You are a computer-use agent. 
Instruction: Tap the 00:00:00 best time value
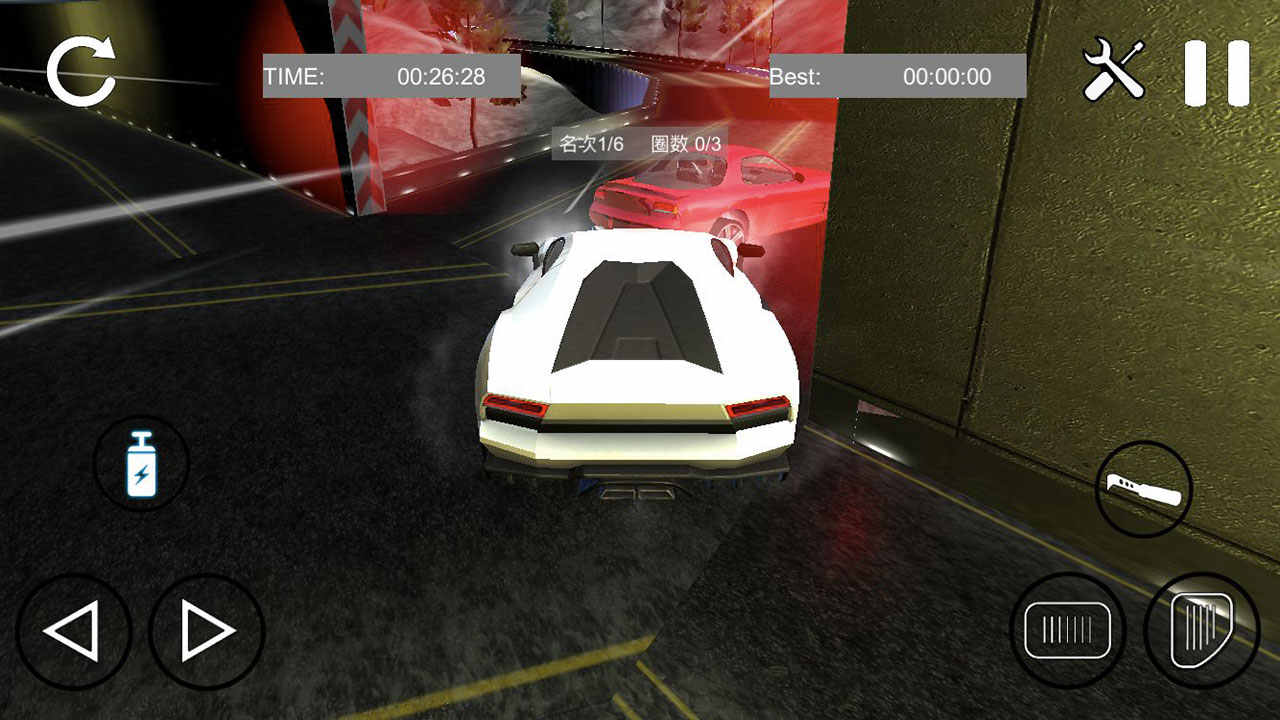coord(945,75)
